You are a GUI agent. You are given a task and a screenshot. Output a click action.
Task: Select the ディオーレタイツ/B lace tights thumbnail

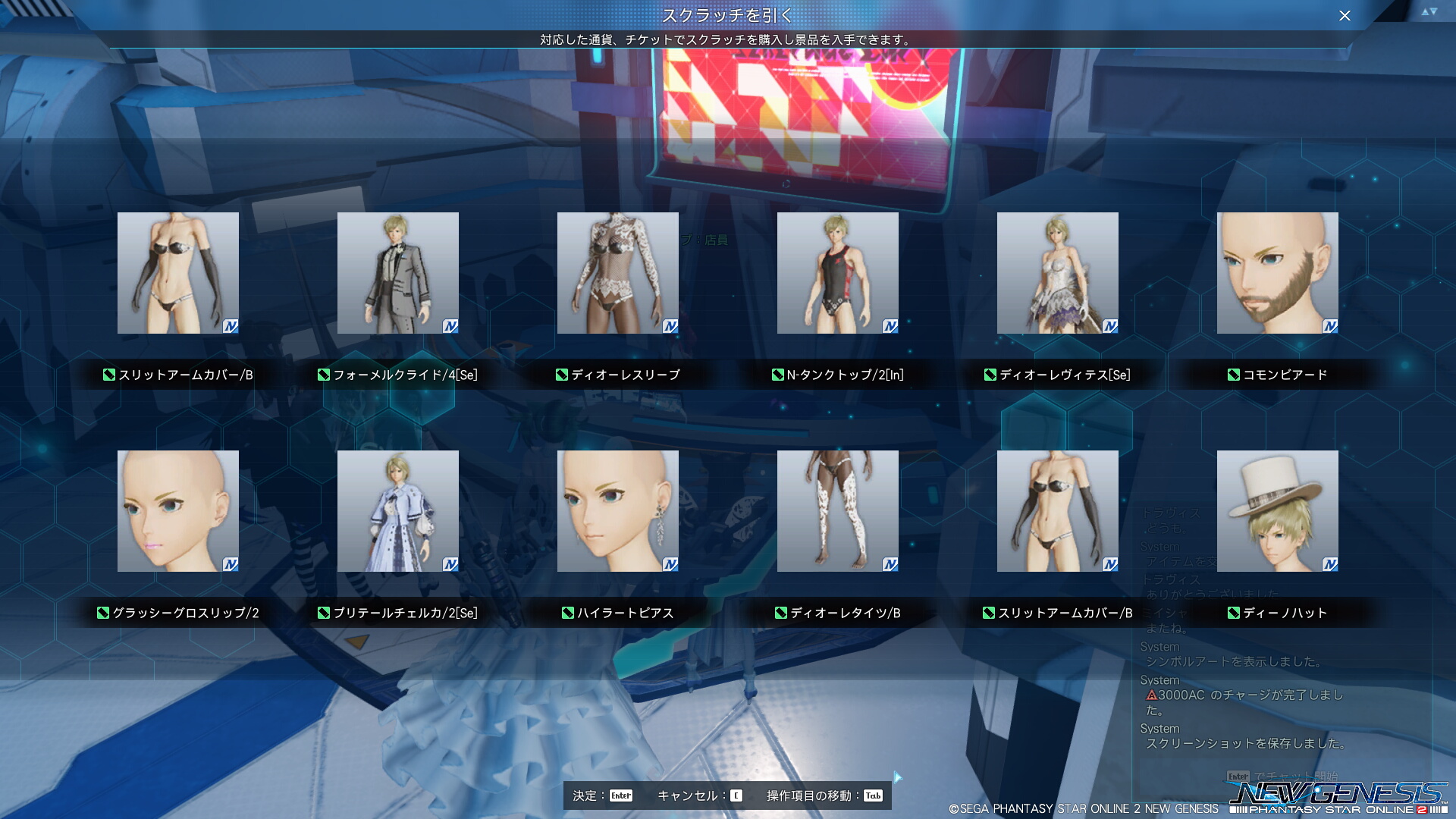(x=837, y=511)
